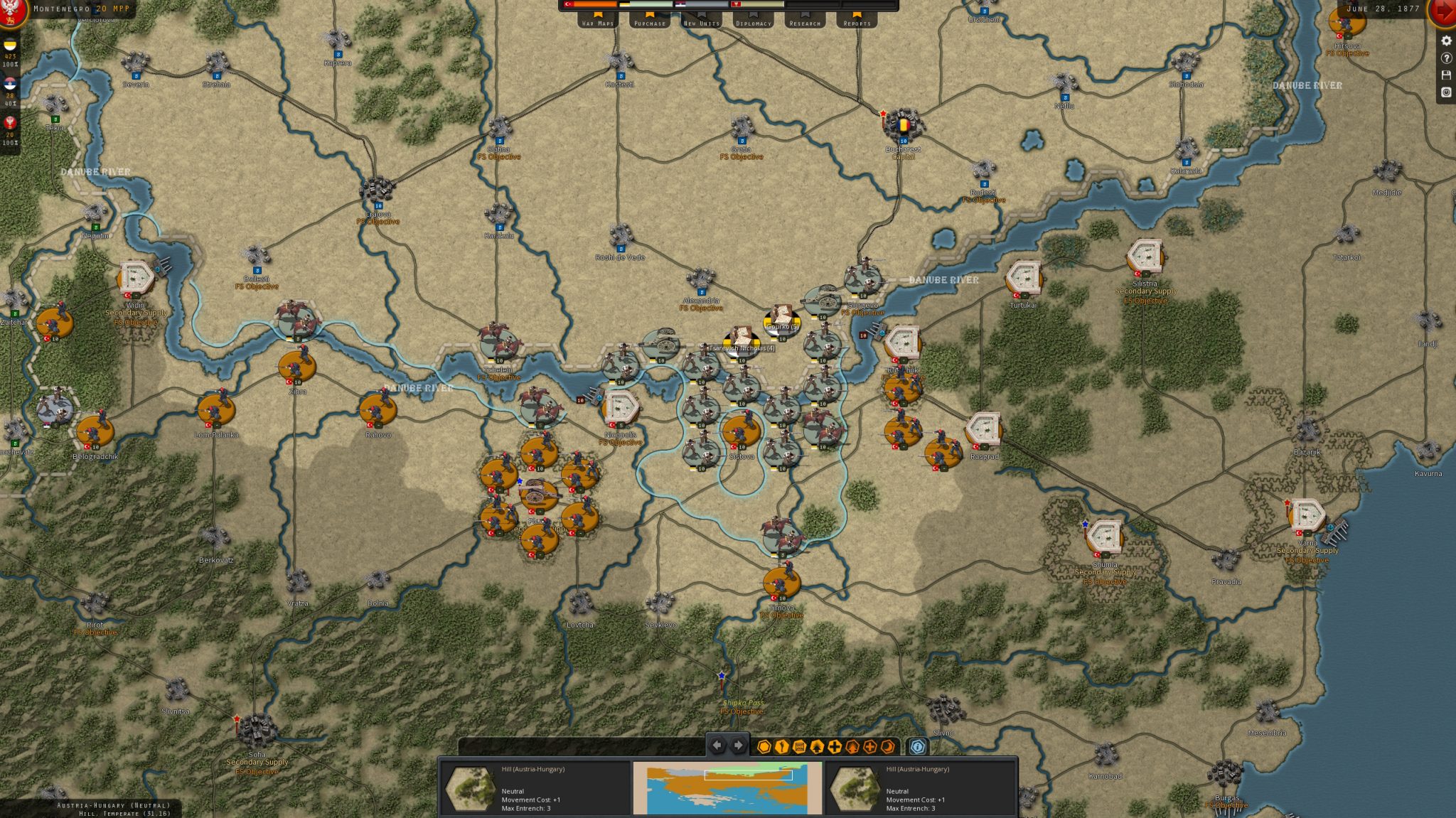Screen dimensions: 1456x818
Task: End the turn with the red arrow
Action: (x=1443, y=11)
